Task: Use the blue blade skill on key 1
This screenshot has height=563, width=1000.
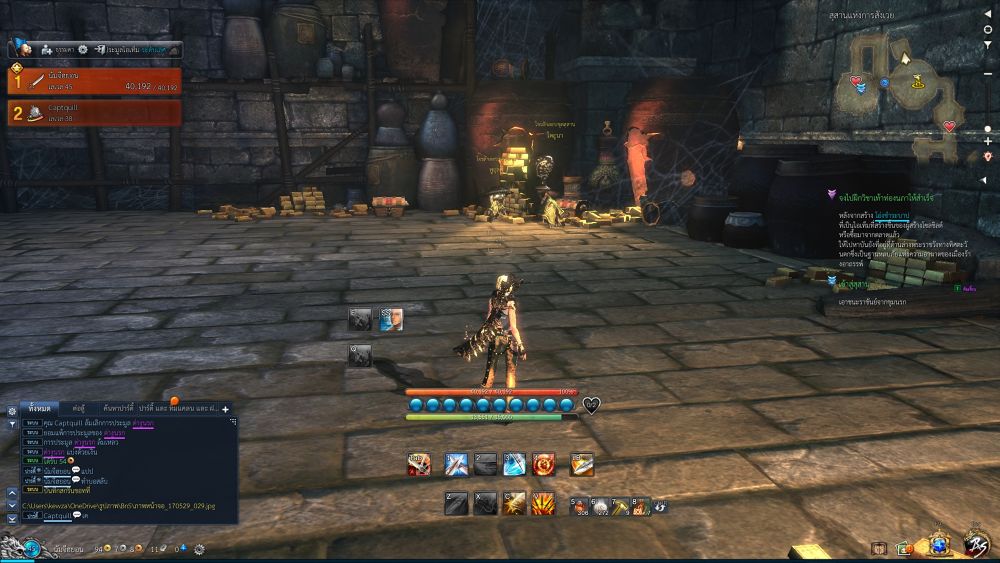Action: (456, 464)
